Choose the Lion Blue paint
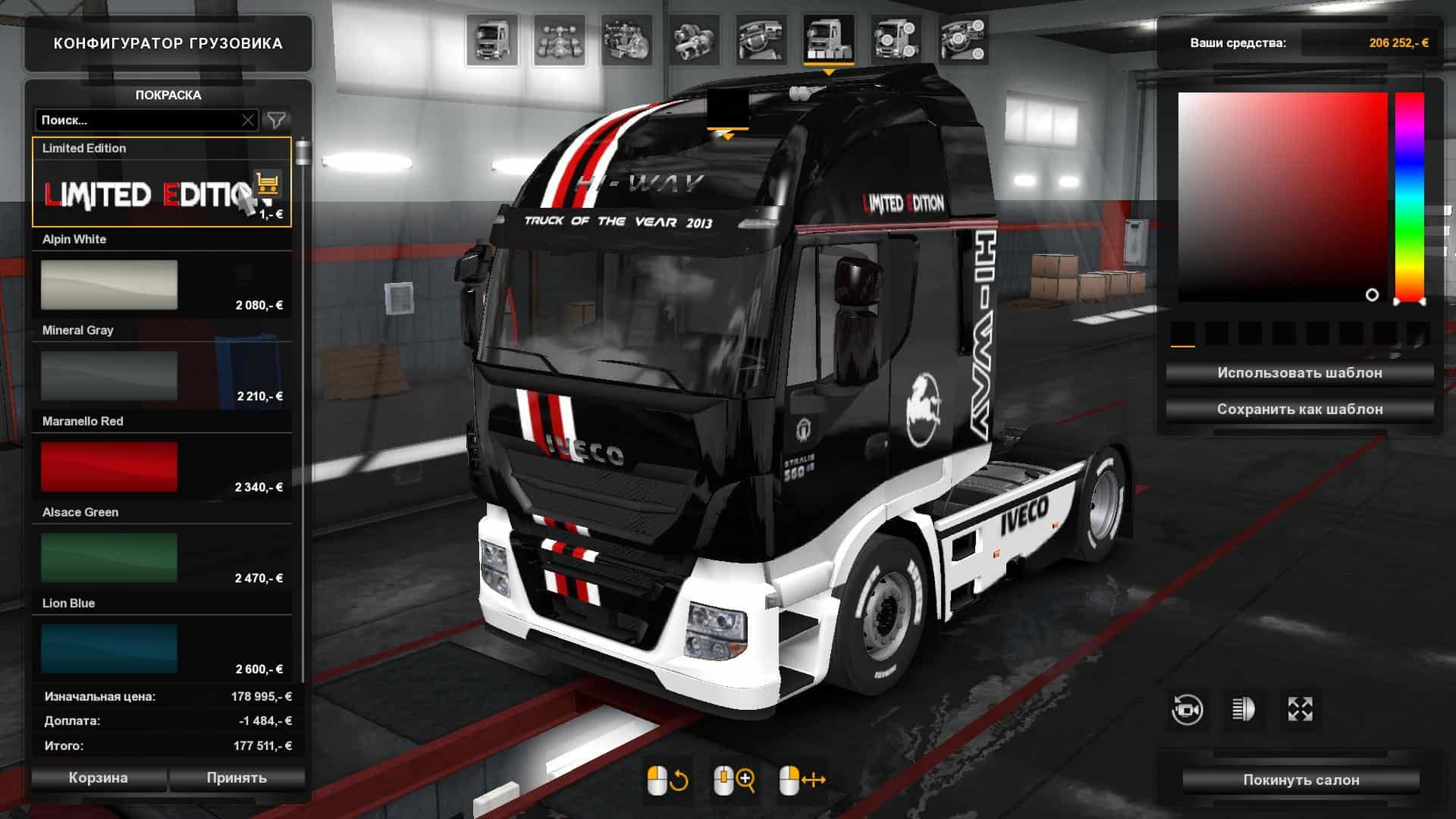 click(109, 649)
